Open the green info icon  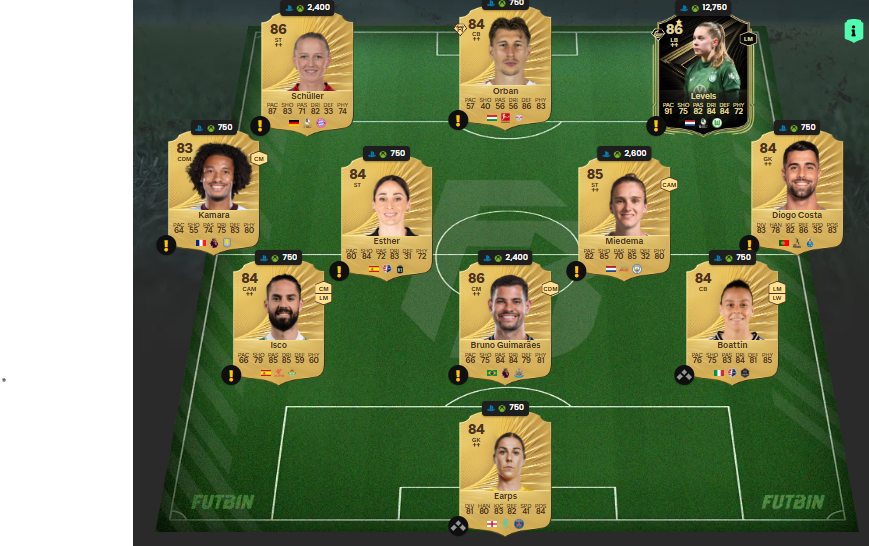(853, 30)
